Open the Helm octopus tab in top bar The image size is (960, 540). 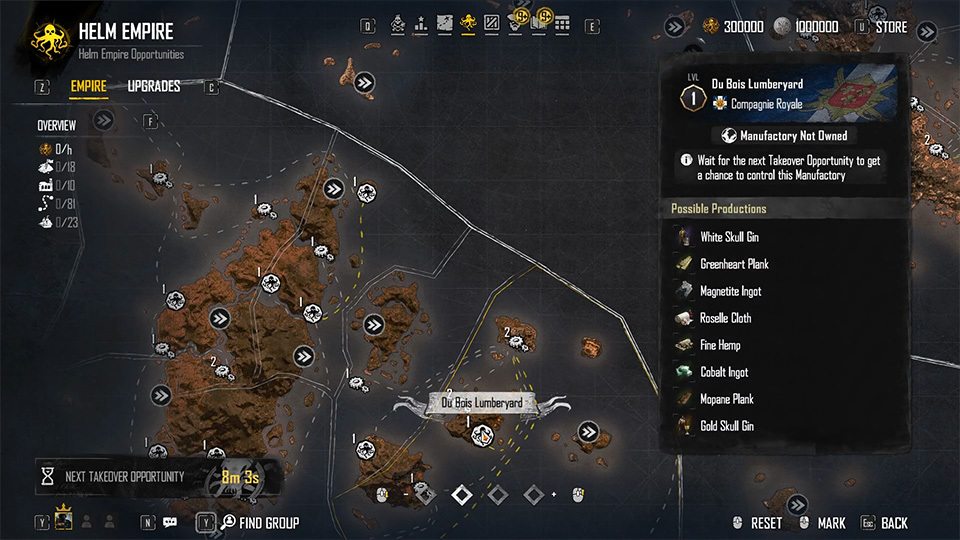click(x=468, y=22)
